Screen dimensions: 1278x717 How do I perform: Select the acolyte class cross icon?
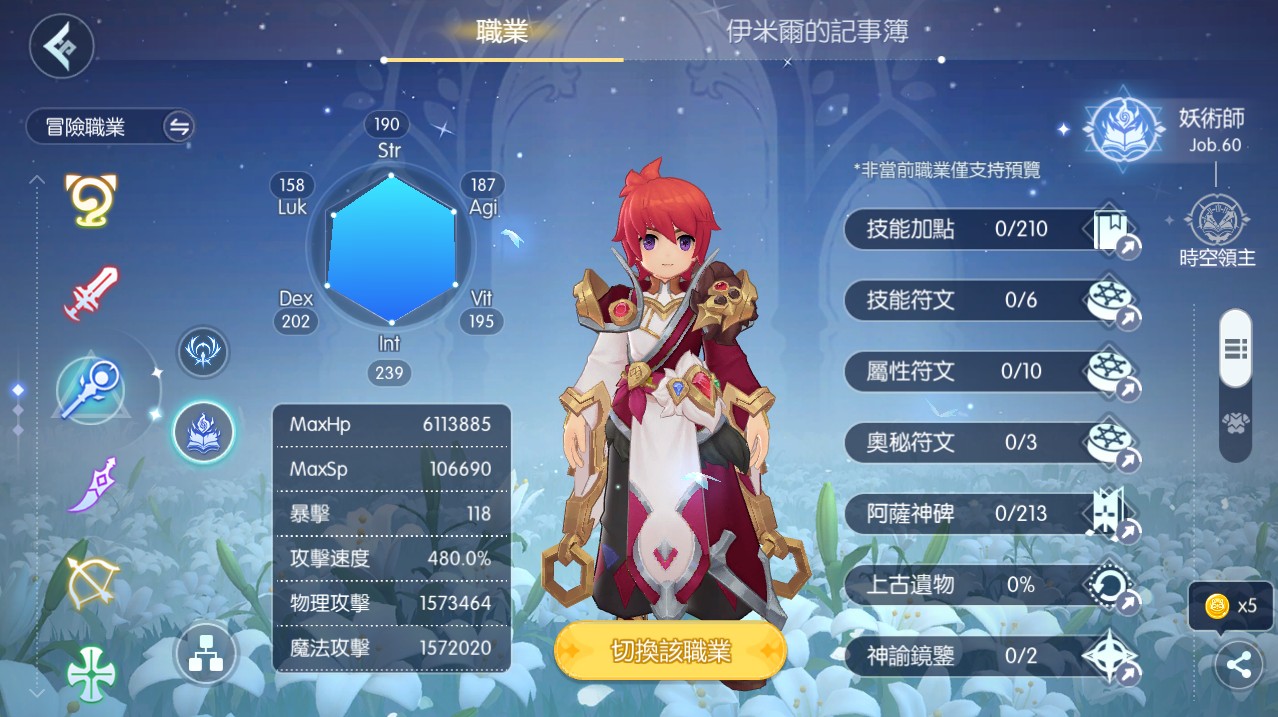pos(92,672)
